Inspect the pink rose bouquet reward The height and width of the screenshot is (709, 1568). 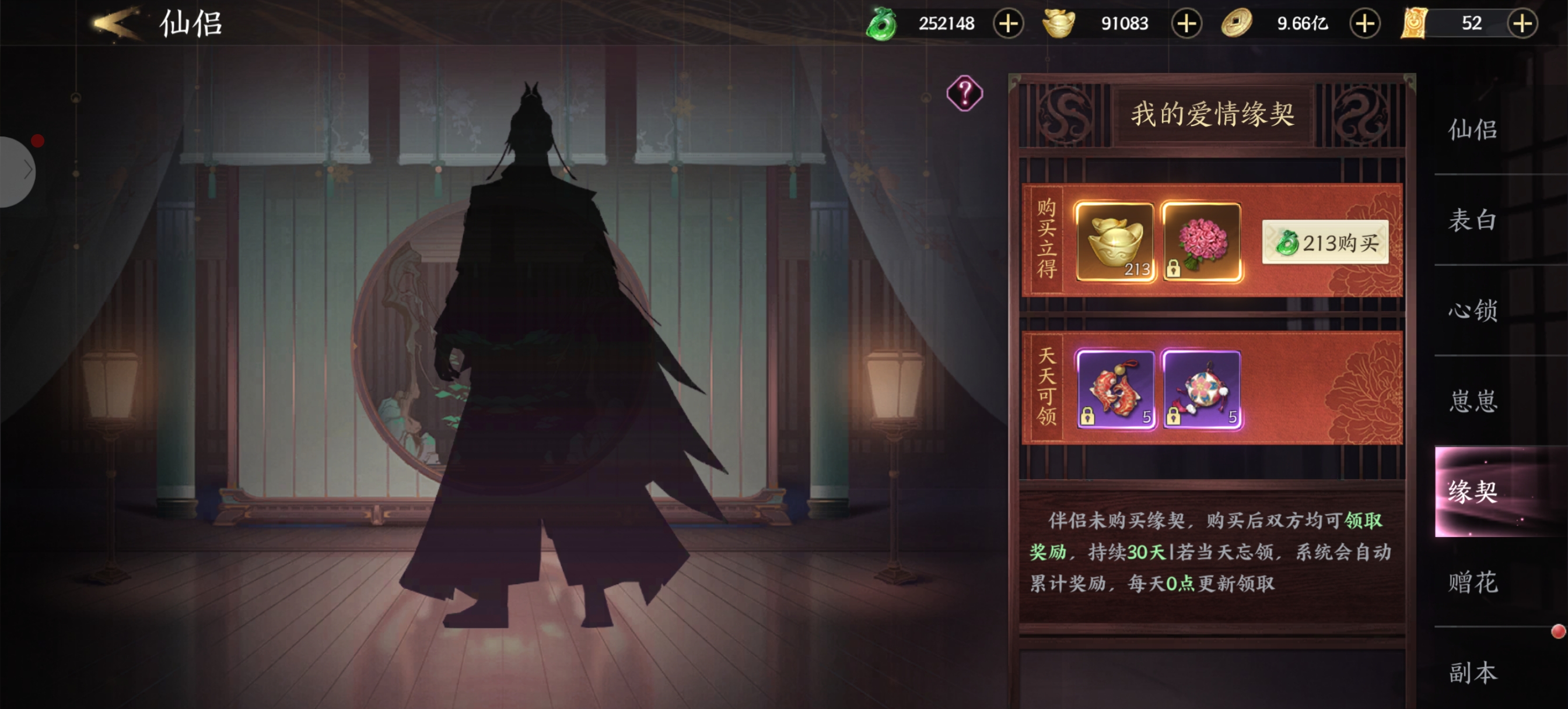(x=1201, y=241)
